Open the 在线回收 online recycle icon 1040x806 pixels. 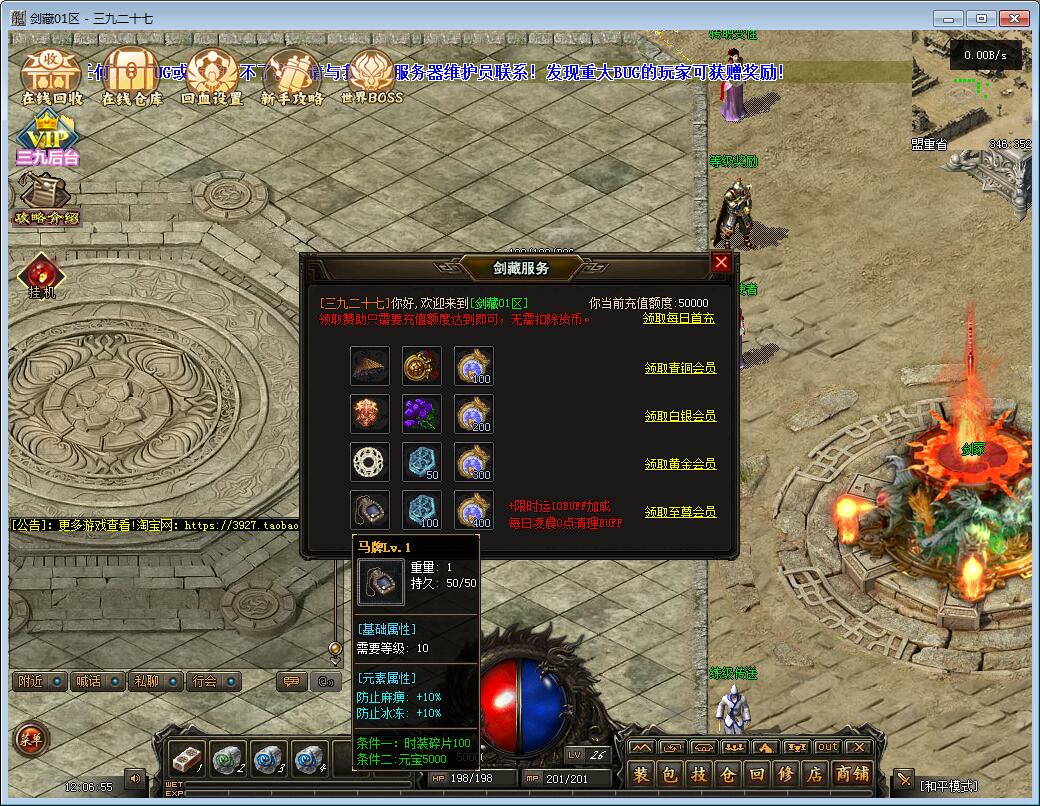(x=51, y=77)
